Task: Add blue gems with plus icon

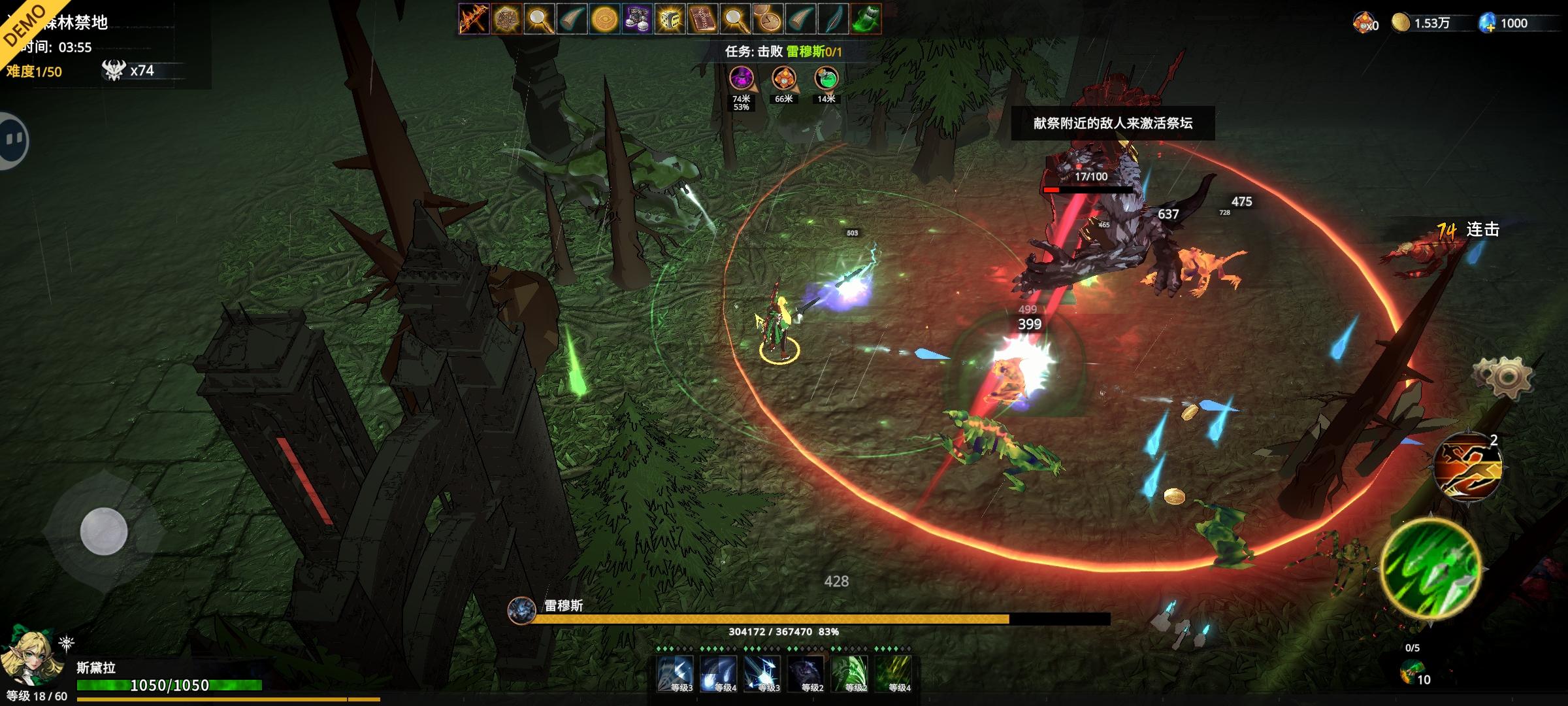Action: [x=1488, y=24]
